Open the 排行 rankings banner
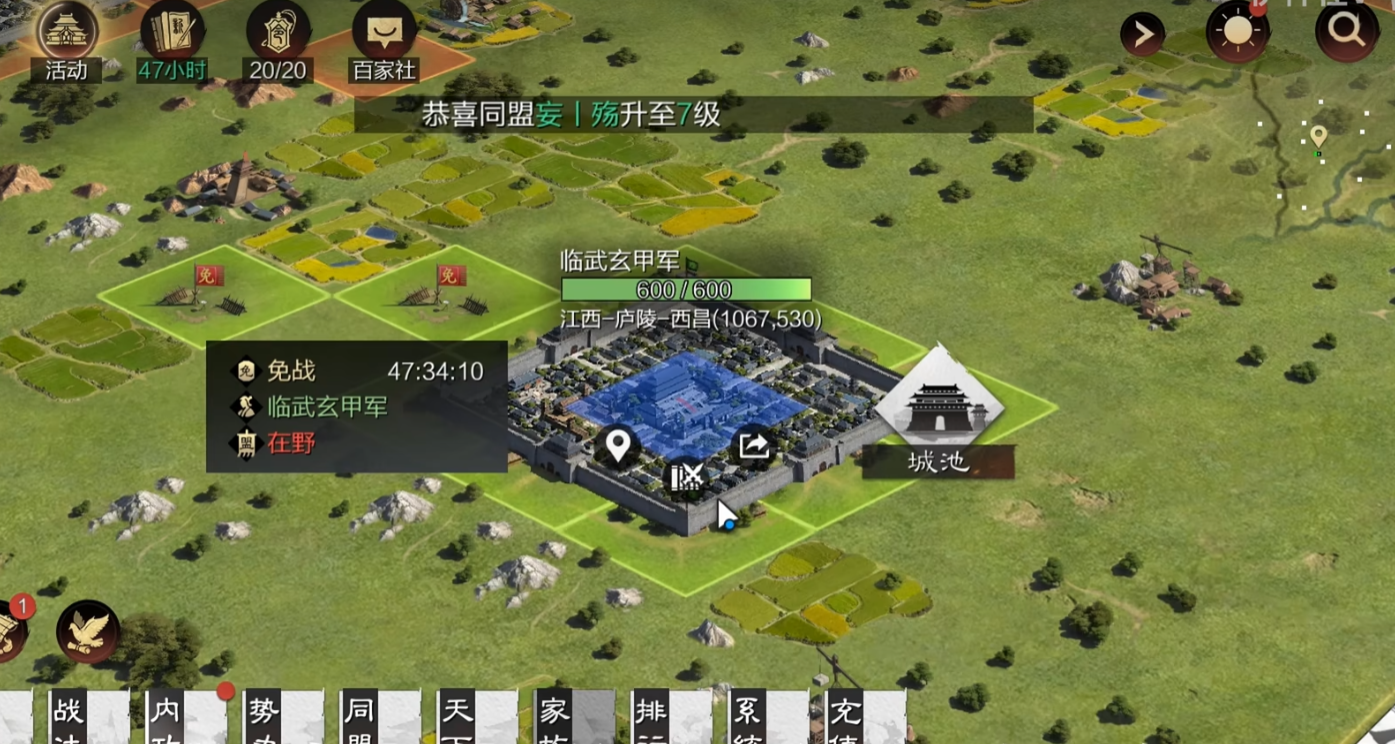This screenshot has height=744, width=1395. point(652,718)
